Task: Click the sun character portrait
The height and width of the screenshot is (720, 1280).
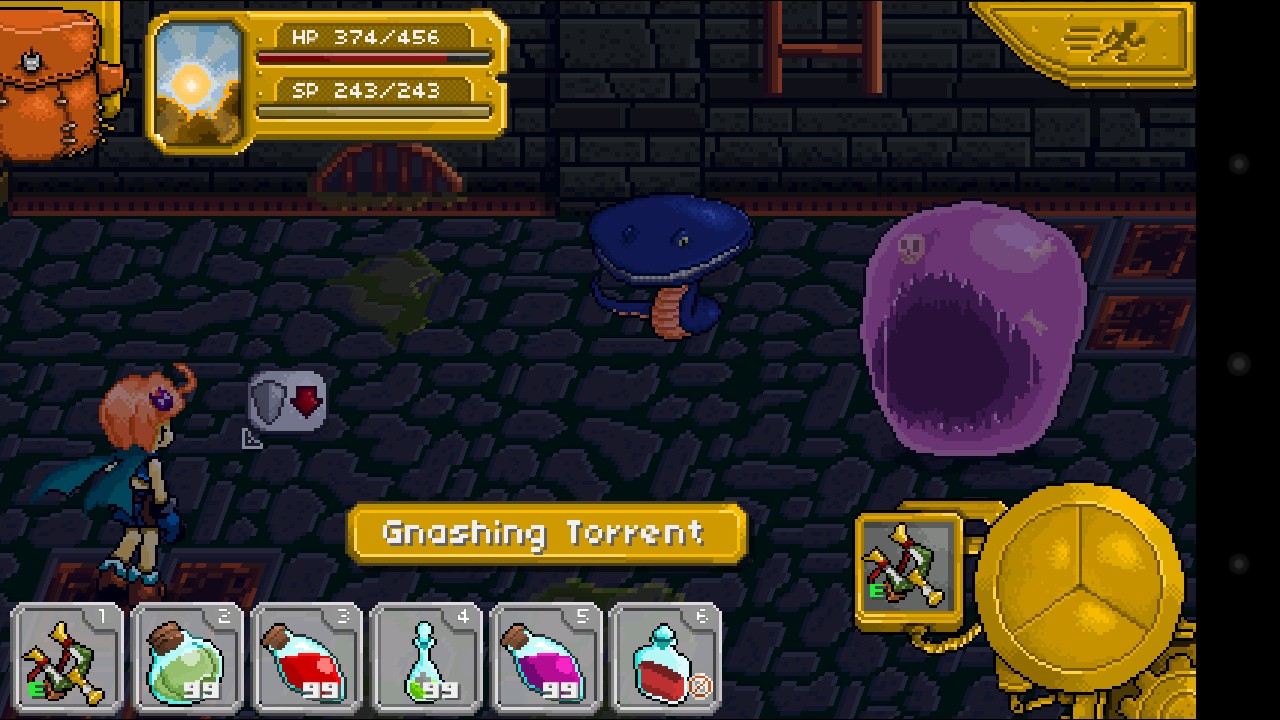Action: point(199,84)
